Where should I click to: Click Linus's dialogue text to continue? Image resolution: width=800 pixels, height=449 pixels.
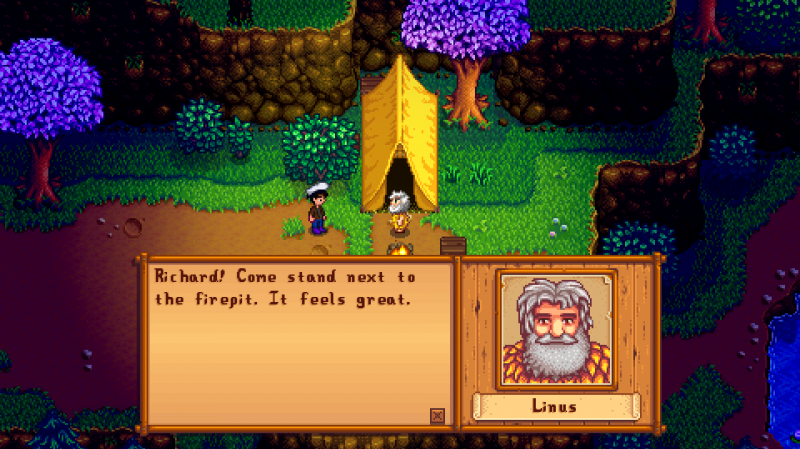point(283,288)
